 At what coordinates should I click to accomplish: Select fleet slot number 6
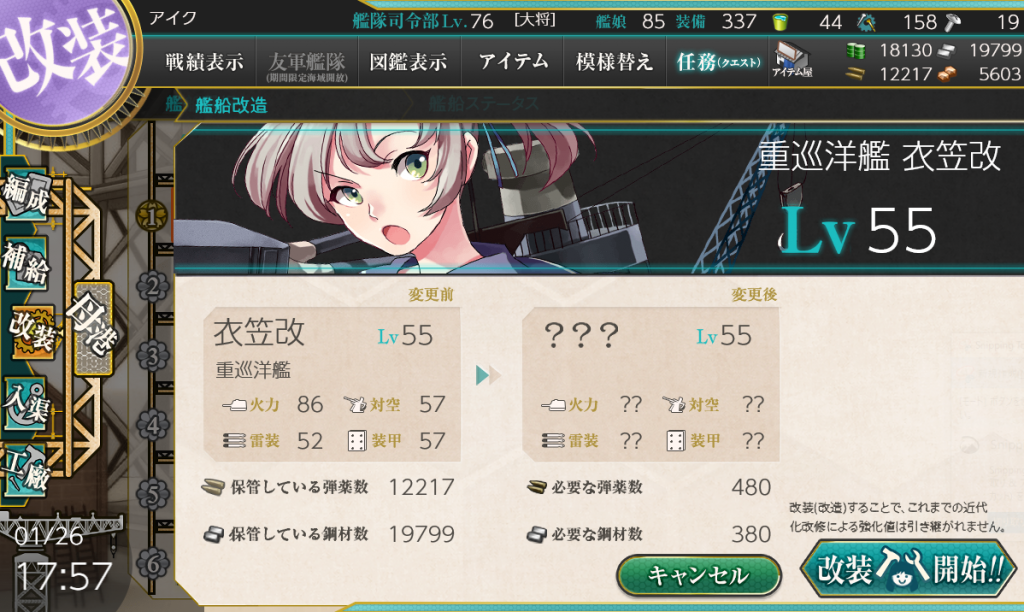[x=152, y=563]
